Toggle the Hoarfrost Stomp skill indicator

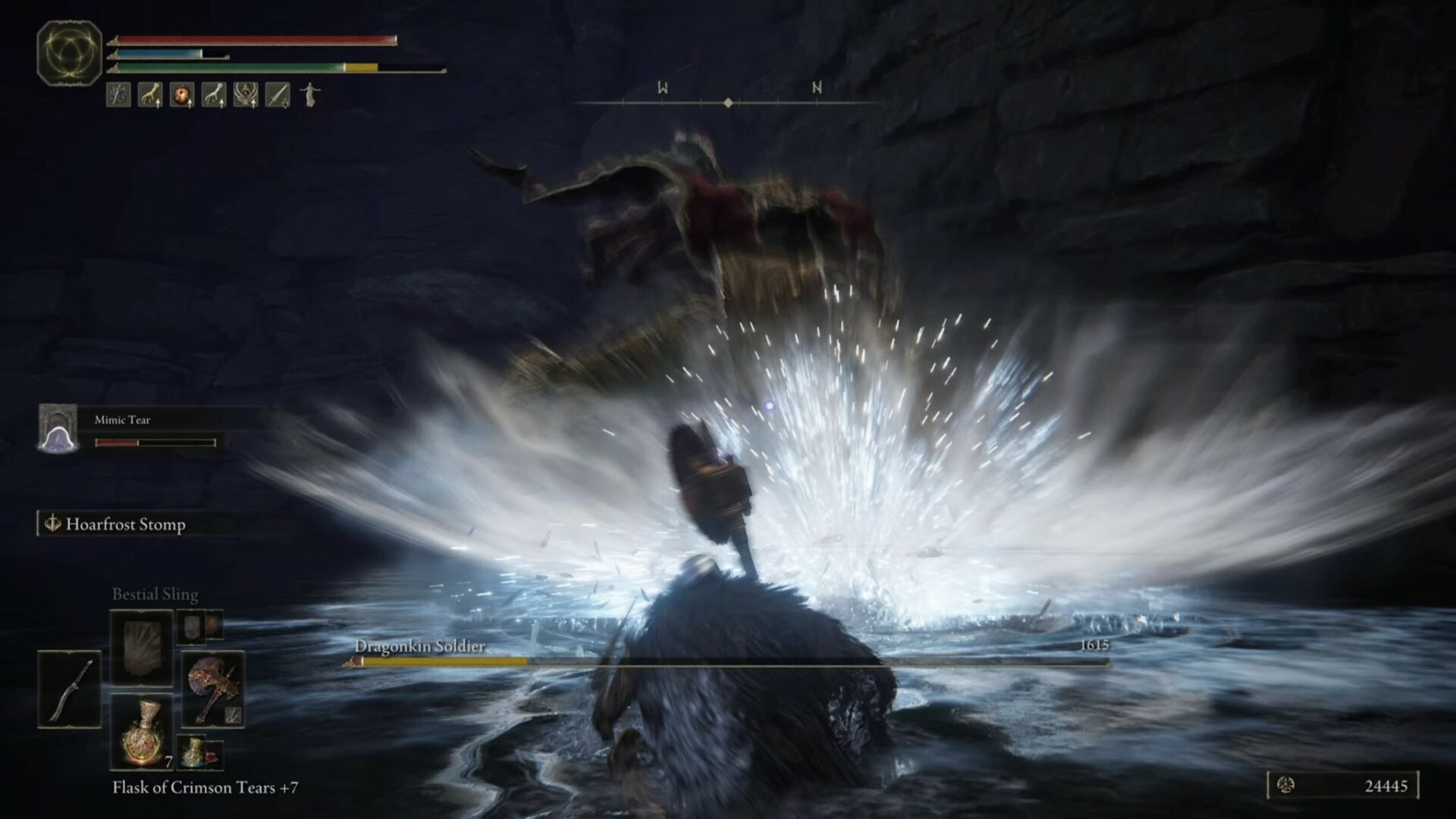114,523
